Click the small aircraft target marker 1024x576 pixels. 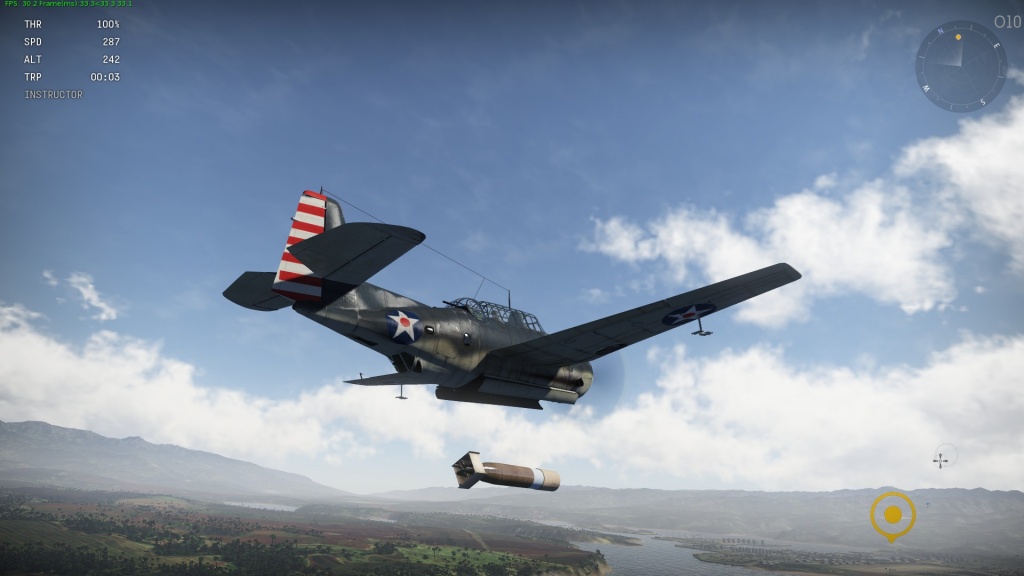point(942,458)
